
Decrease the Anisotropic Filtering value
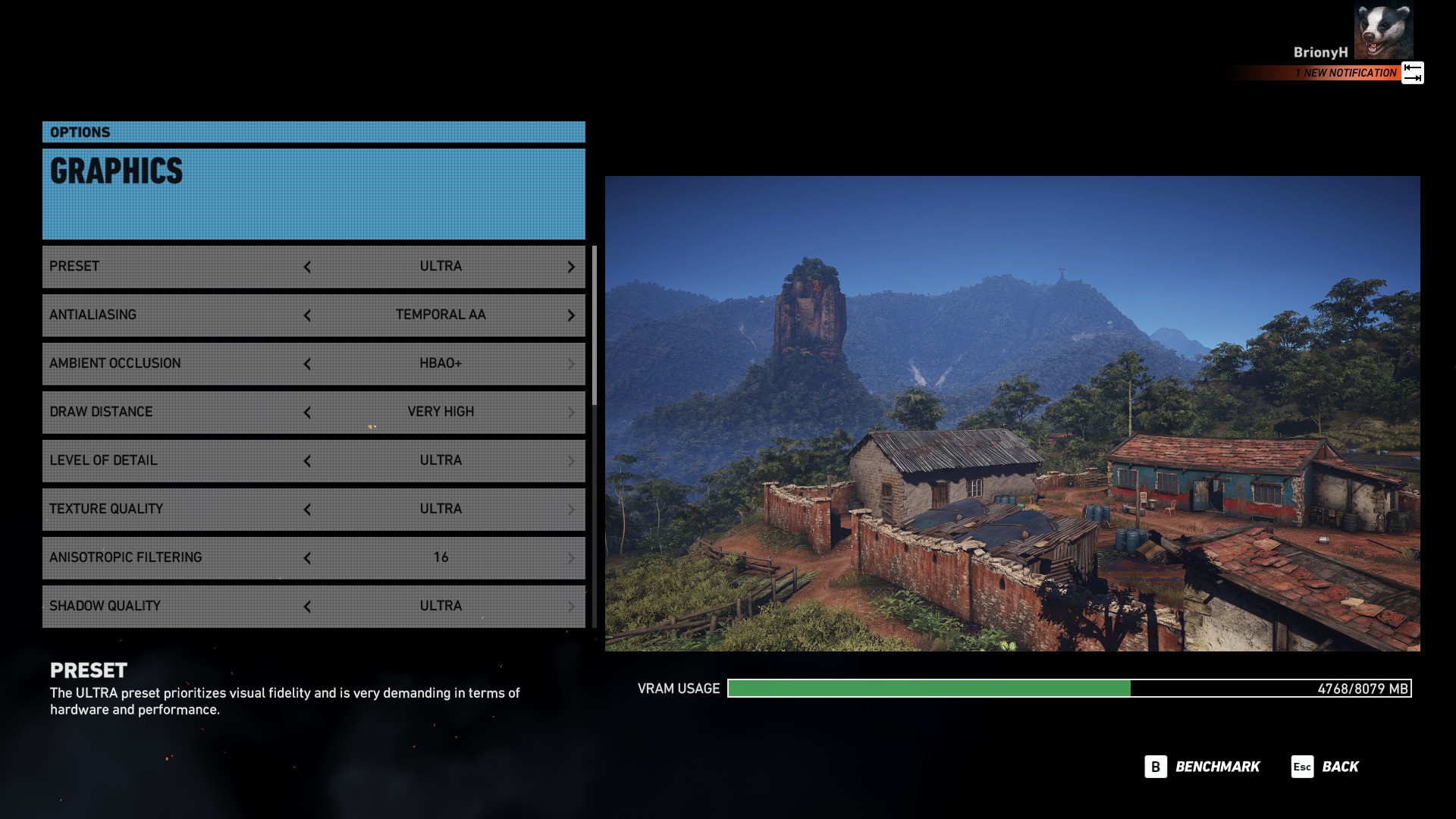pyautogui.click(x=307, y=558)
